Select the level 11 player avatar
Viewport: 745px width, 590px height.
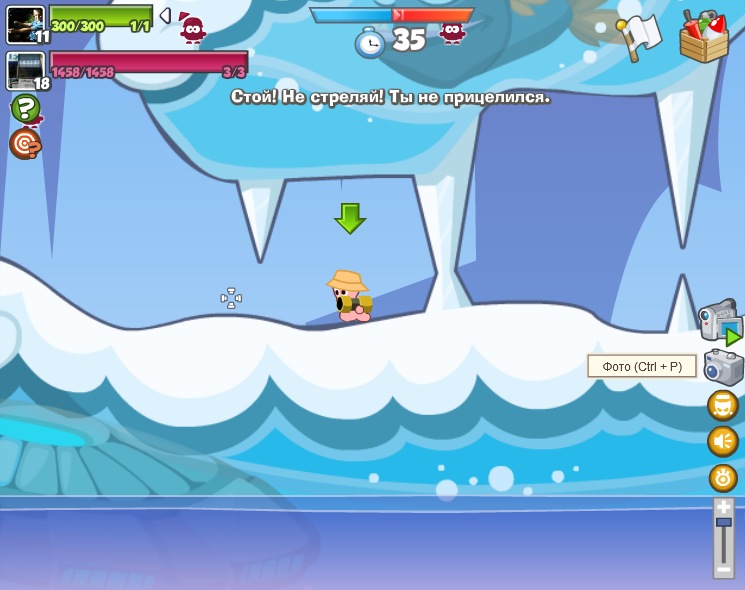click(25, 24)
